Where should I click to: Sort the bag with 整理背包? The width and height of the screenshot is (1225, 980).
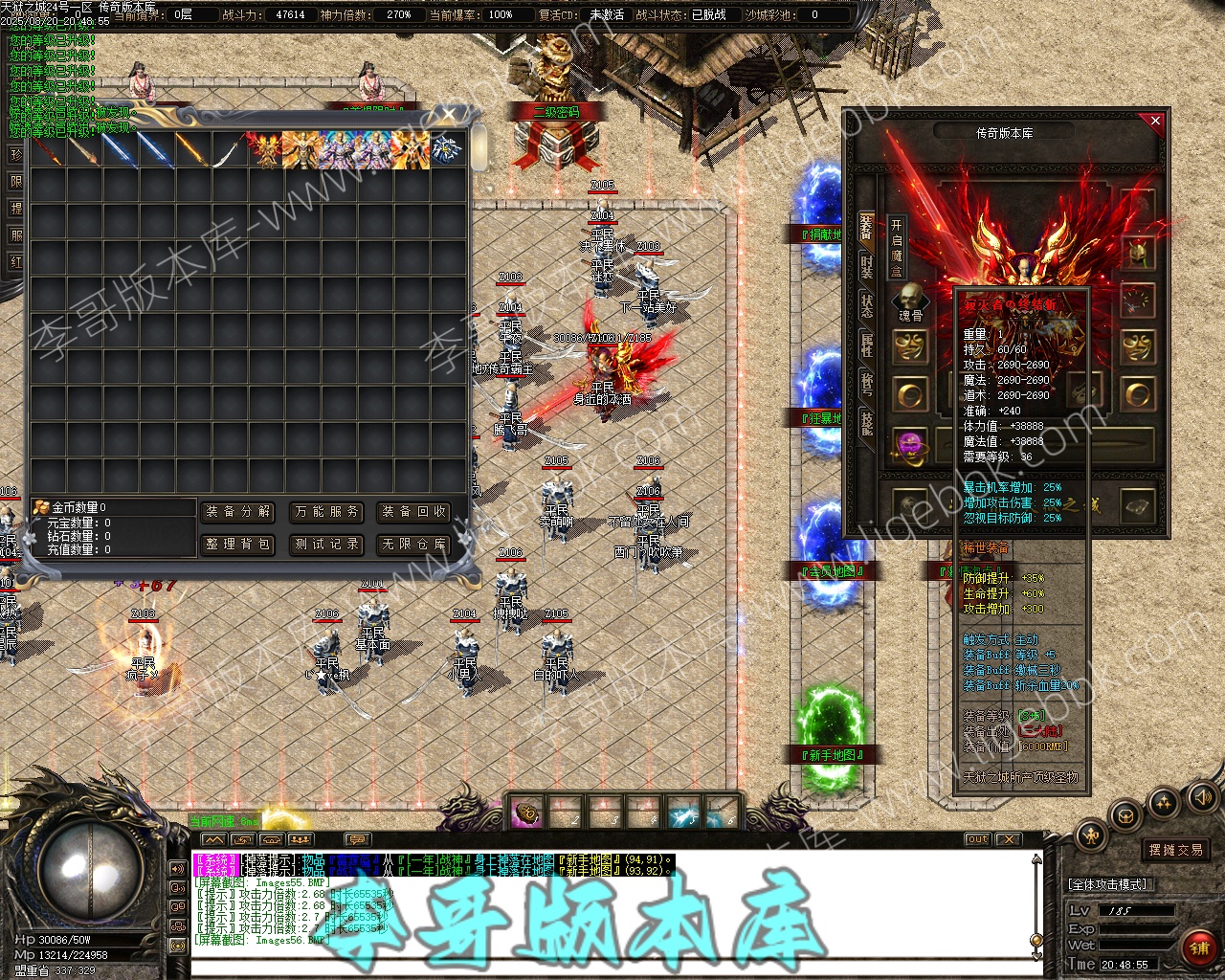tap(238, 545)
